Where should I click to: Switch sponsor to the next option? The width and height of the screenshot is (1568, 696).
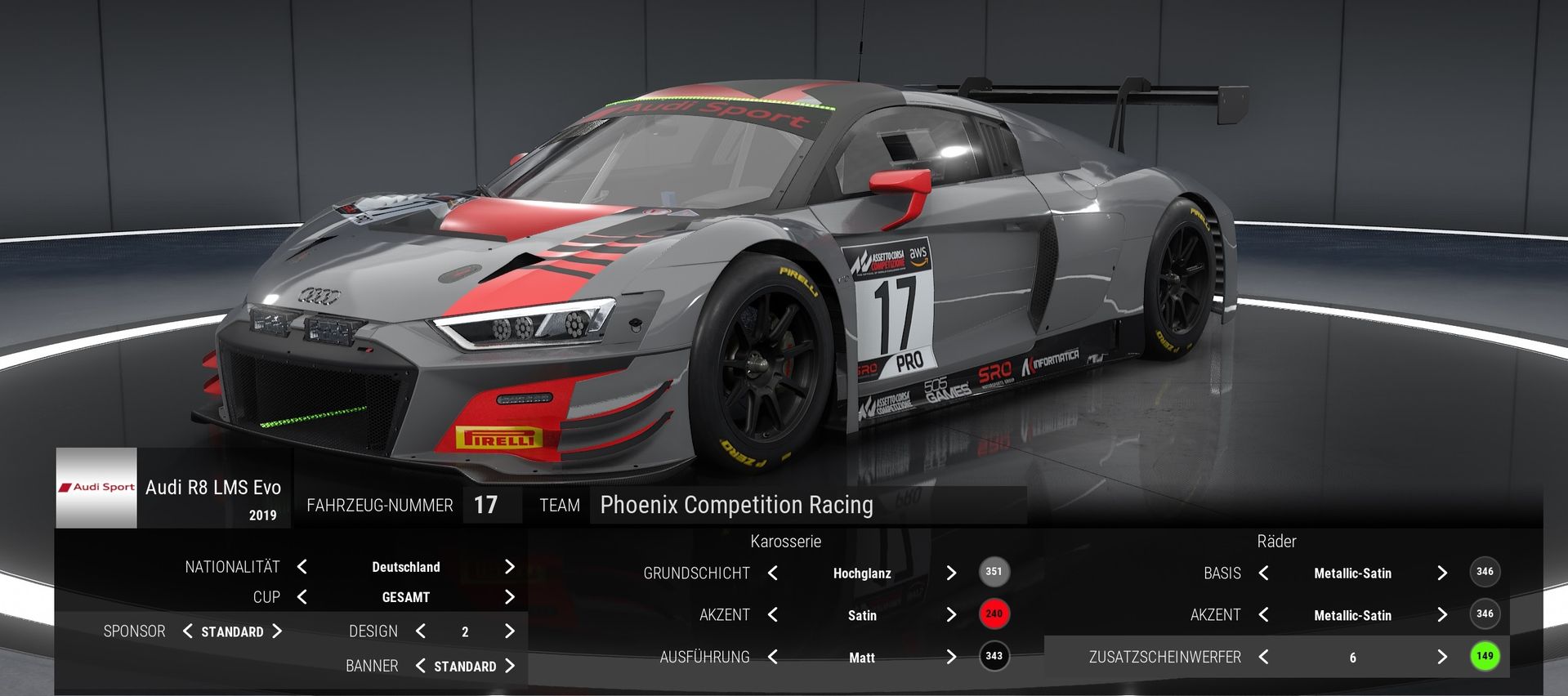[277, 631]
